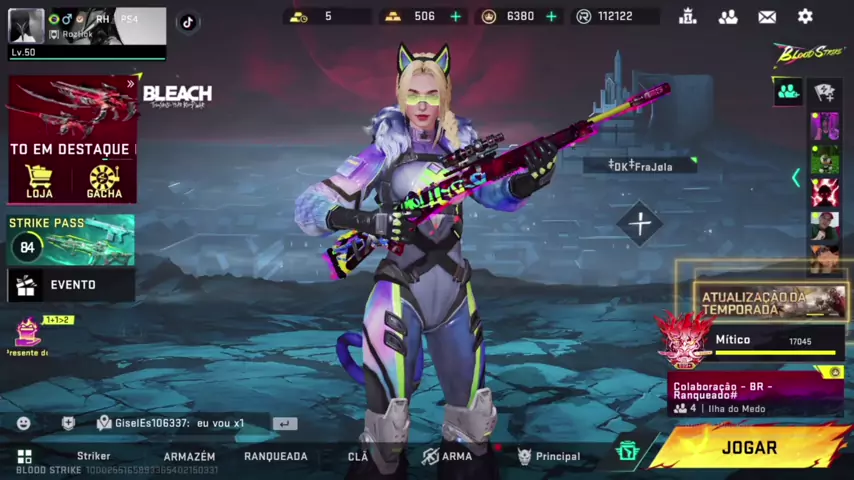This screenshot has width=854, height=480.
Task: Open the TikTok icon link
Action: point(187,22)
